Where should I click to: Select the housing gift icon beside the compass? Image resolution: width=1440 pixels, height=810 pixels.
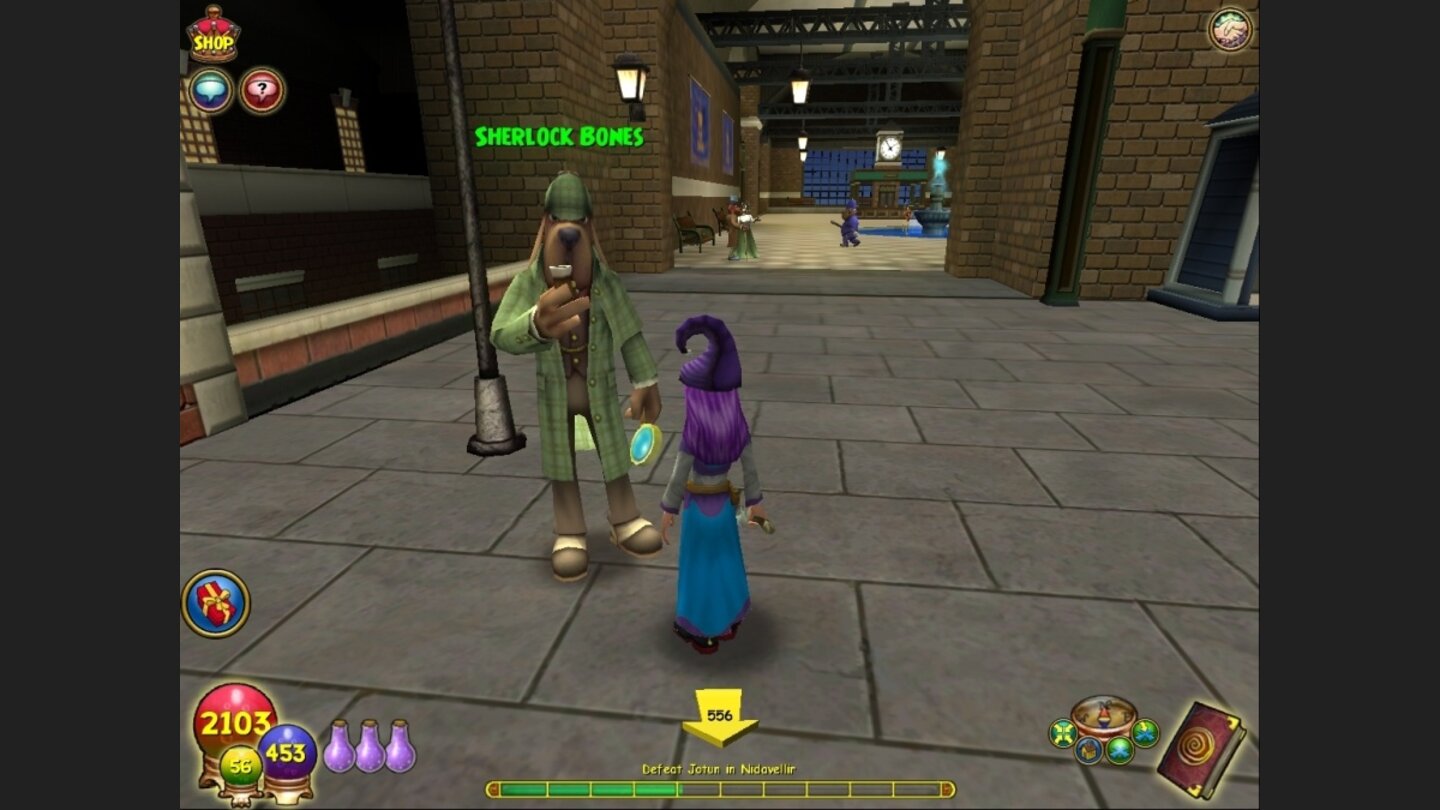1087,748
